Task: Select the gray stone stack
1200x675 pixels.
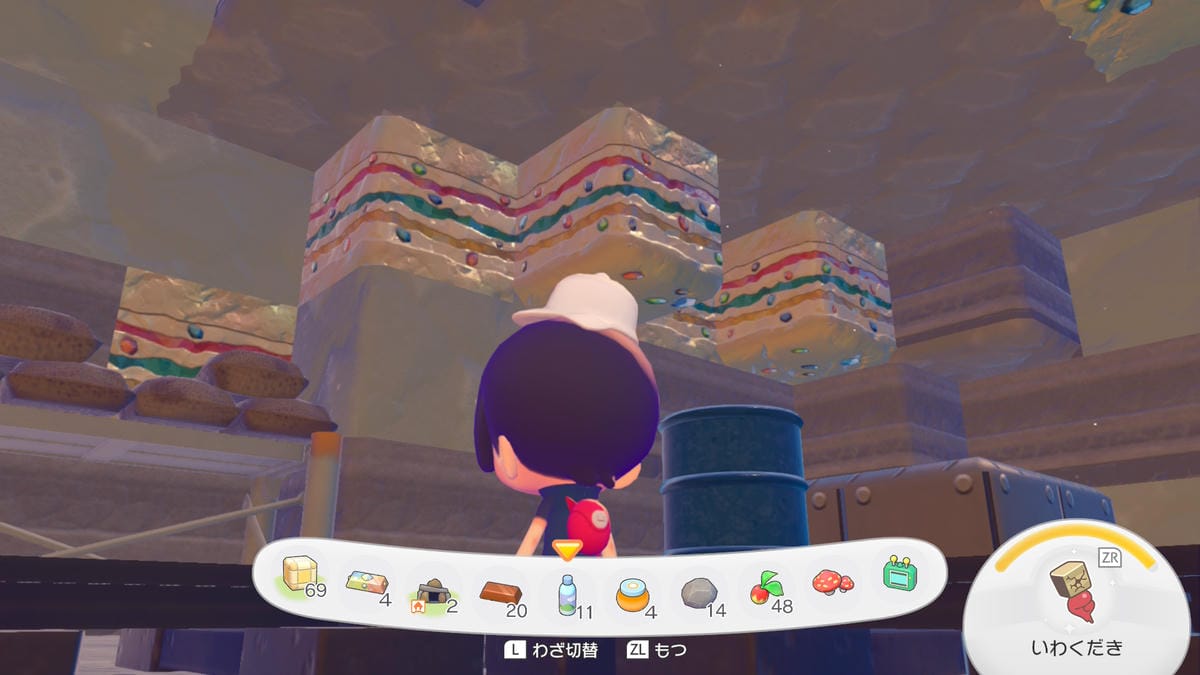Action: 699,593
